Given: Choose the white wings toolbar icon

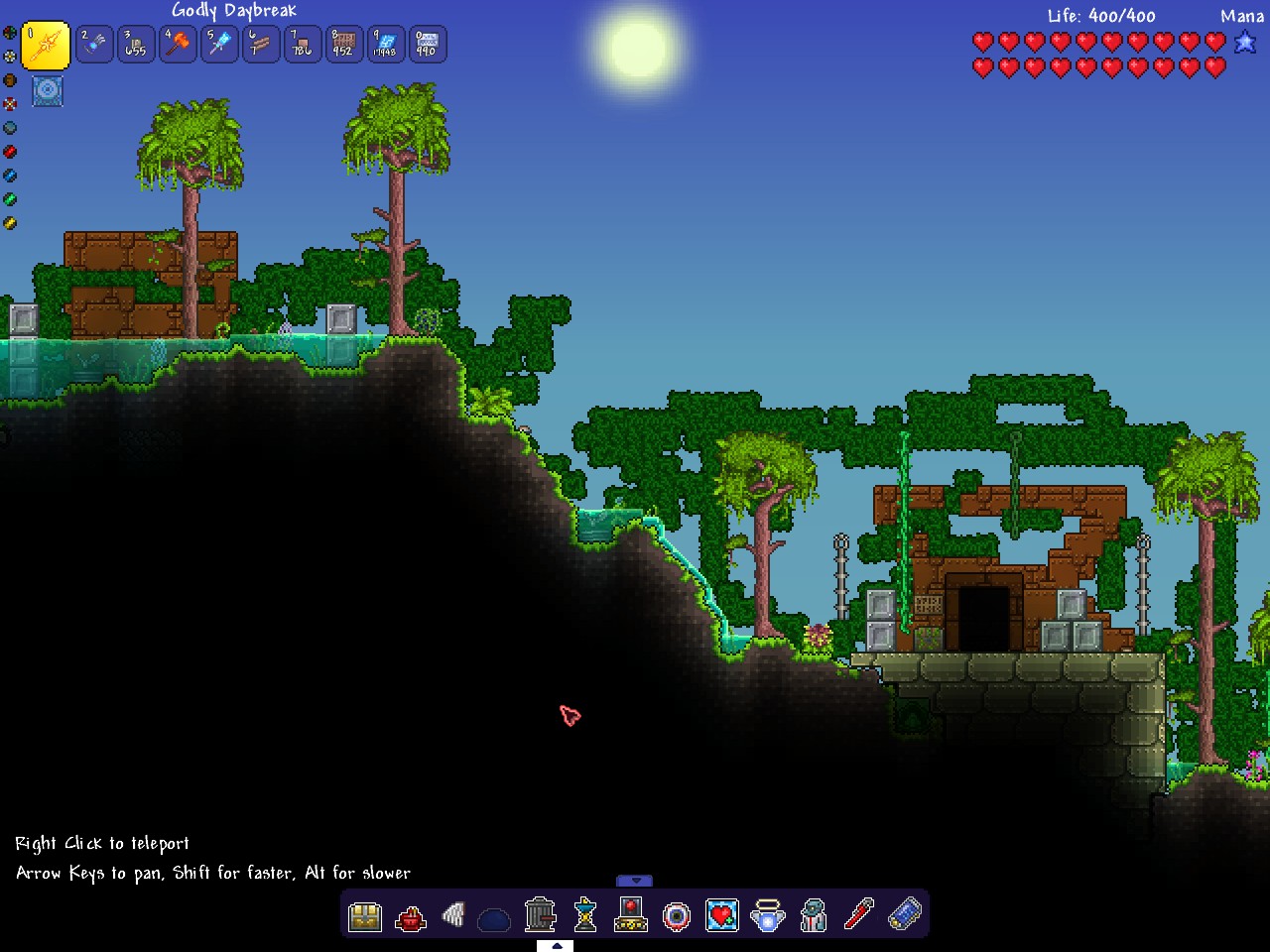Looking at the screenshot, I should point(454,915).
